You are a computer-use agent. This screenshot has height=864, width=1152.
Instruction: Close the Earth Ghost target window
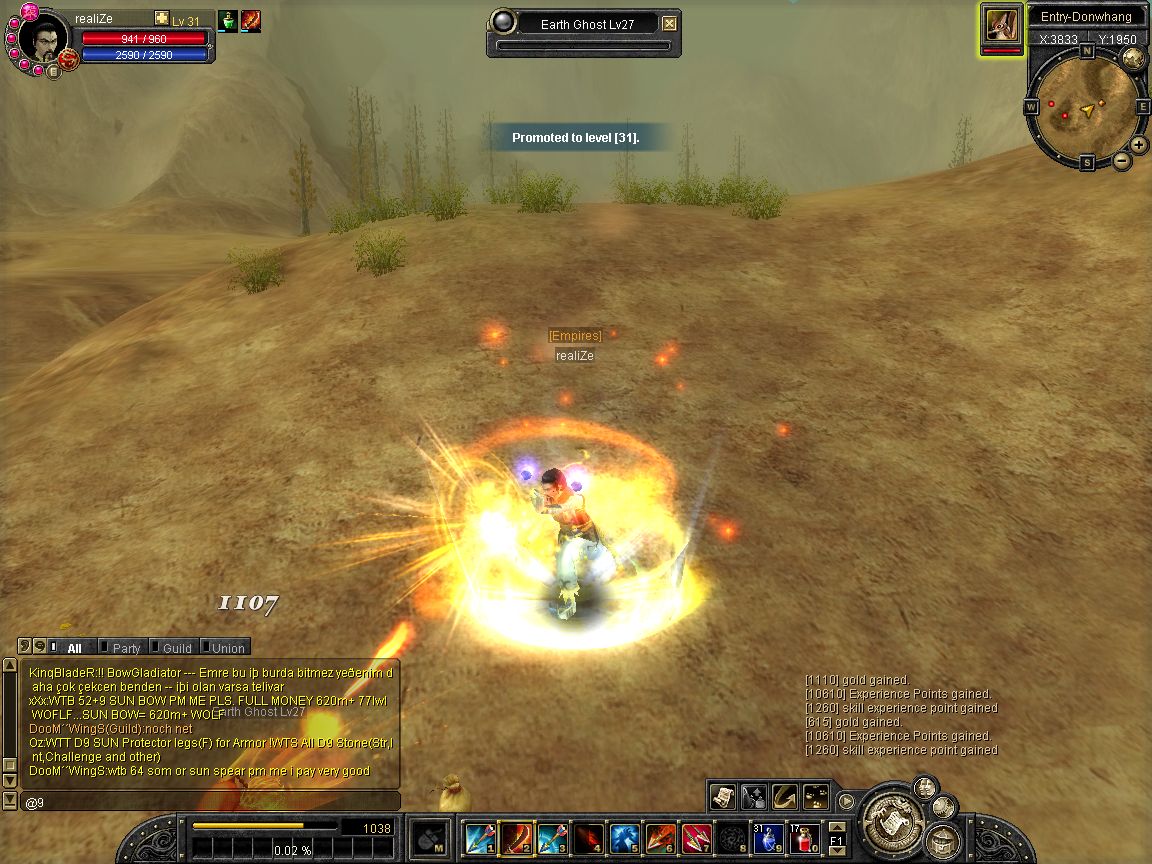(669, 24)
